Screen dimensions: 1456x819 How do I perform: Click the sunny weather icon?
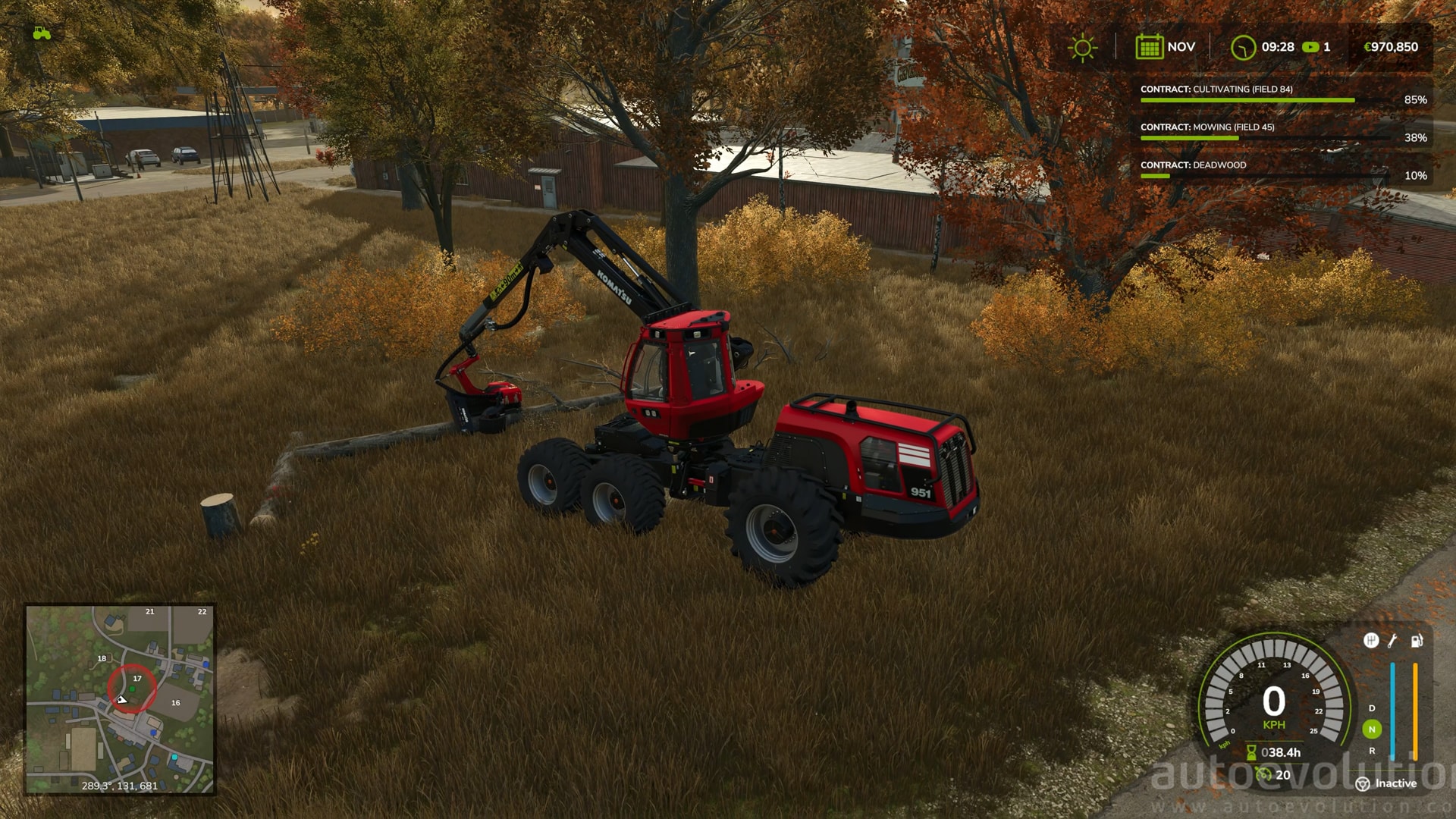(x=1082, y=47)
